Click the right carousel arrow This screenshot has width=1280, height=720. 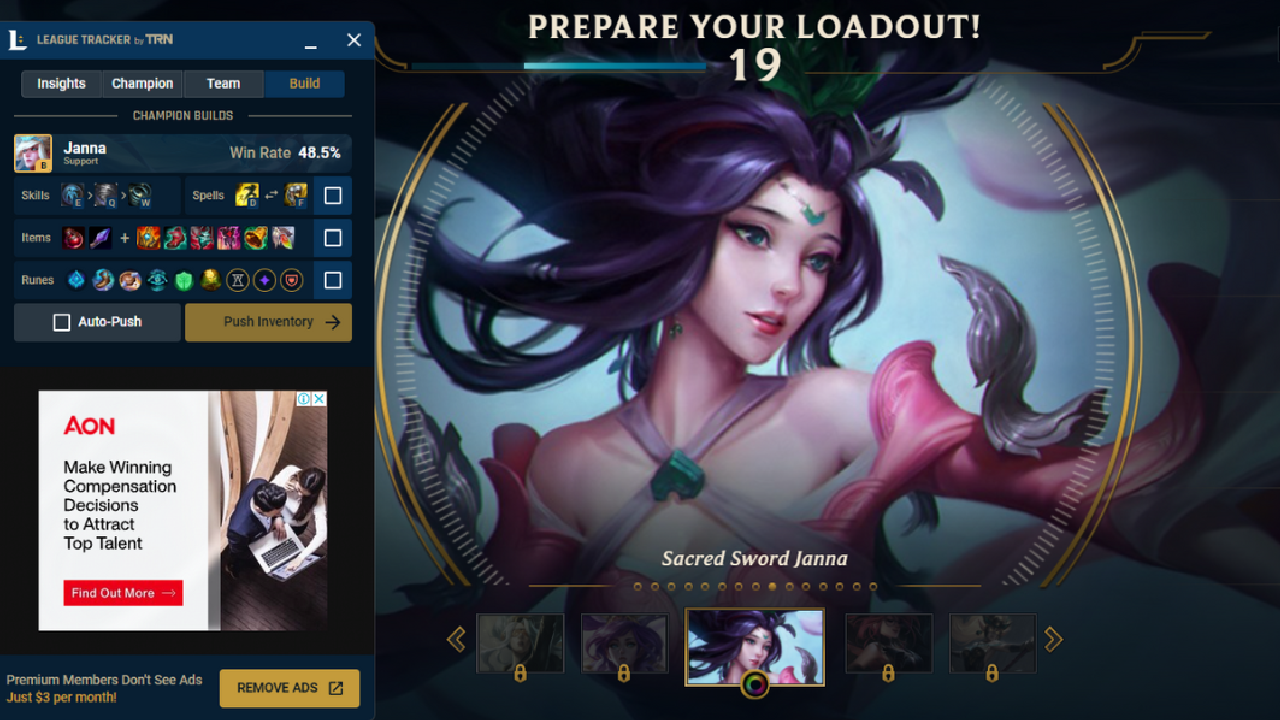[1053, 638]
